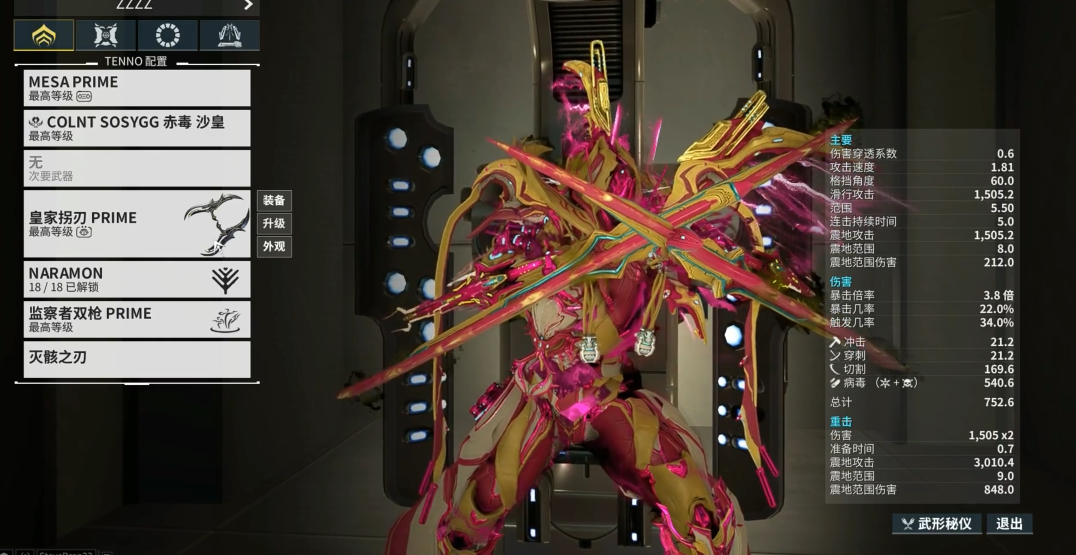The width and height of the screenshot is (1076, 555).
Task: Open the 升级 (Upgrade) mod screen
Action: [x=274, y=224]
